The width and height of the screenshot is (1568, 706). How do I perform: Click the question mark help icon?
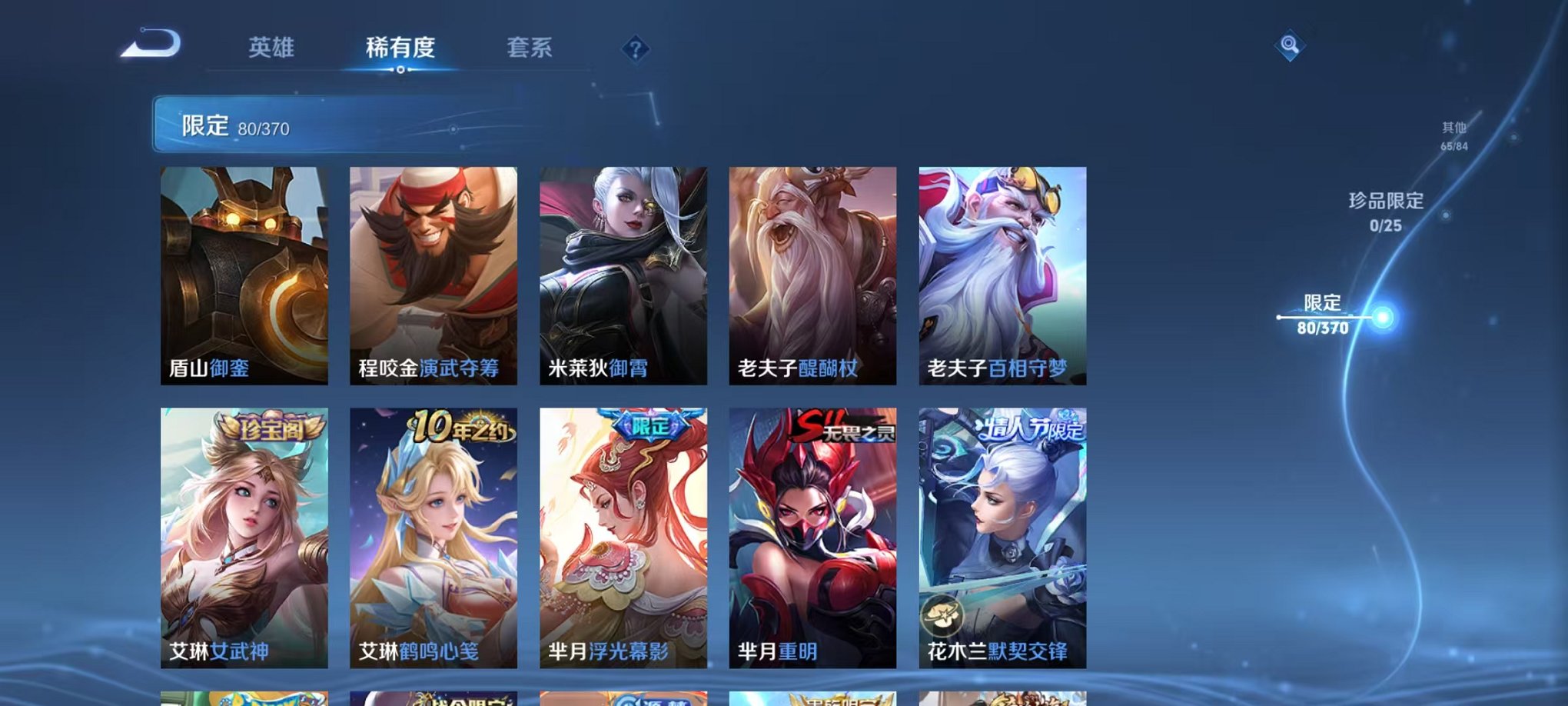pyautogui.click(x=633, y=49)
